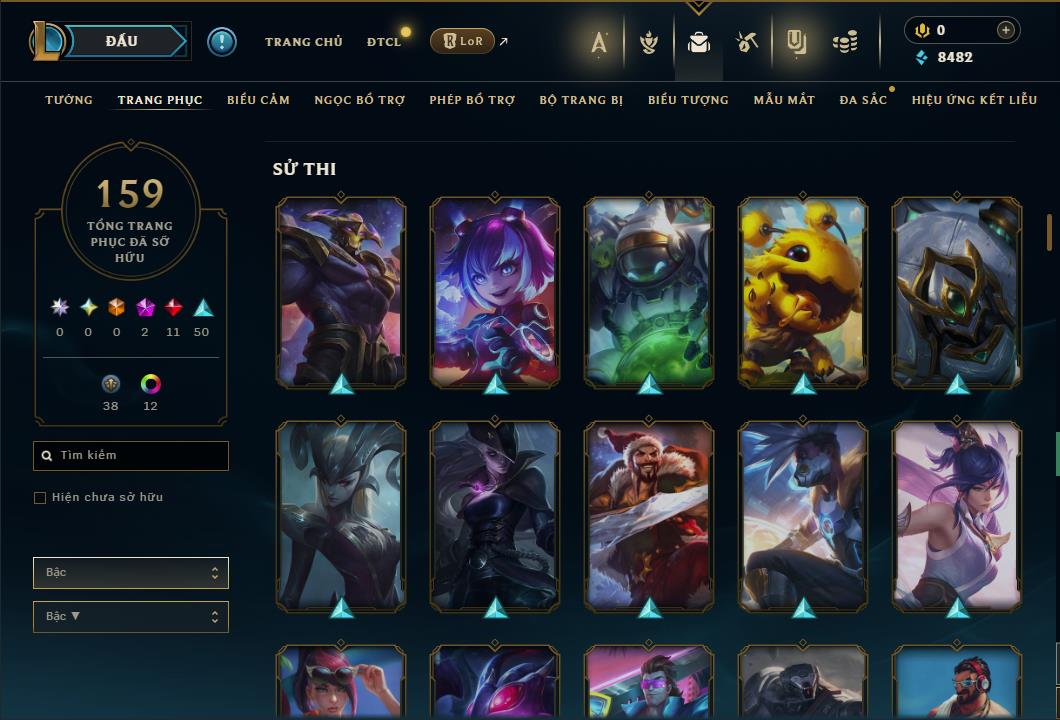
Task: Select the PHÉP BỔ TRỢ tab
Action: tap(472, 100)
